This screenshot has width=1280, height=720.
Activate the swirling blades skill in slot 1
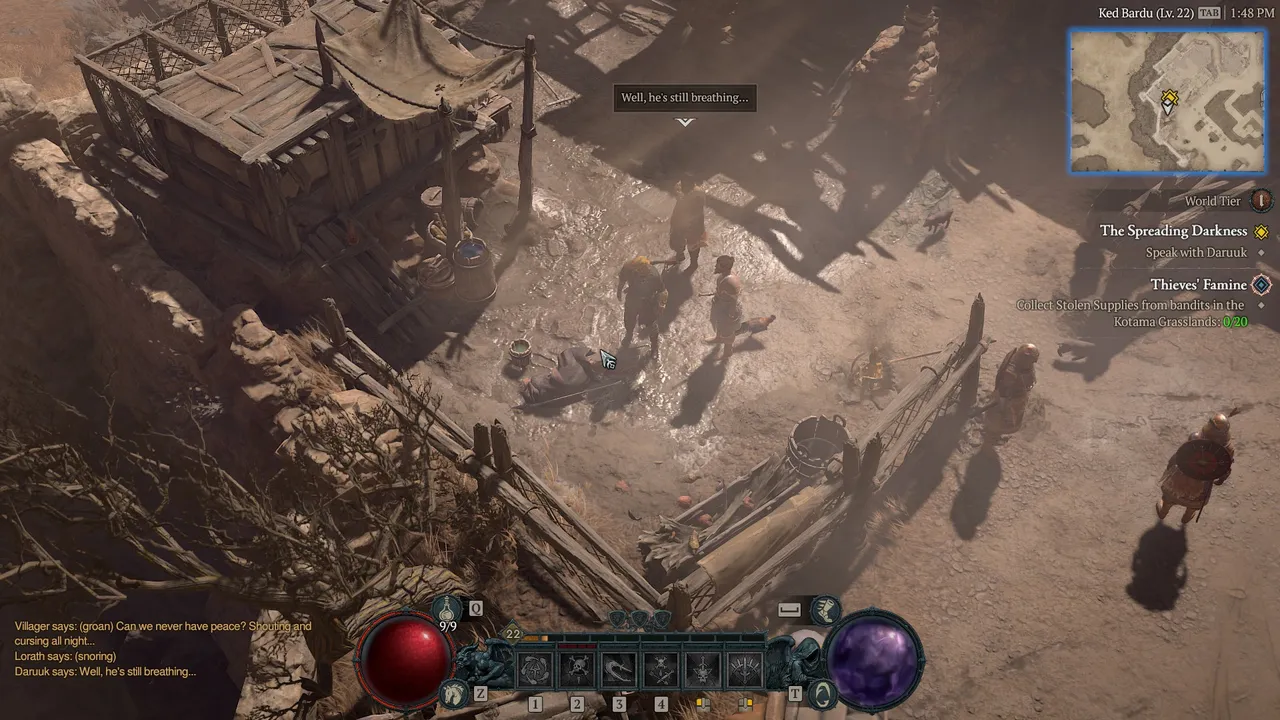click(535, 669)
